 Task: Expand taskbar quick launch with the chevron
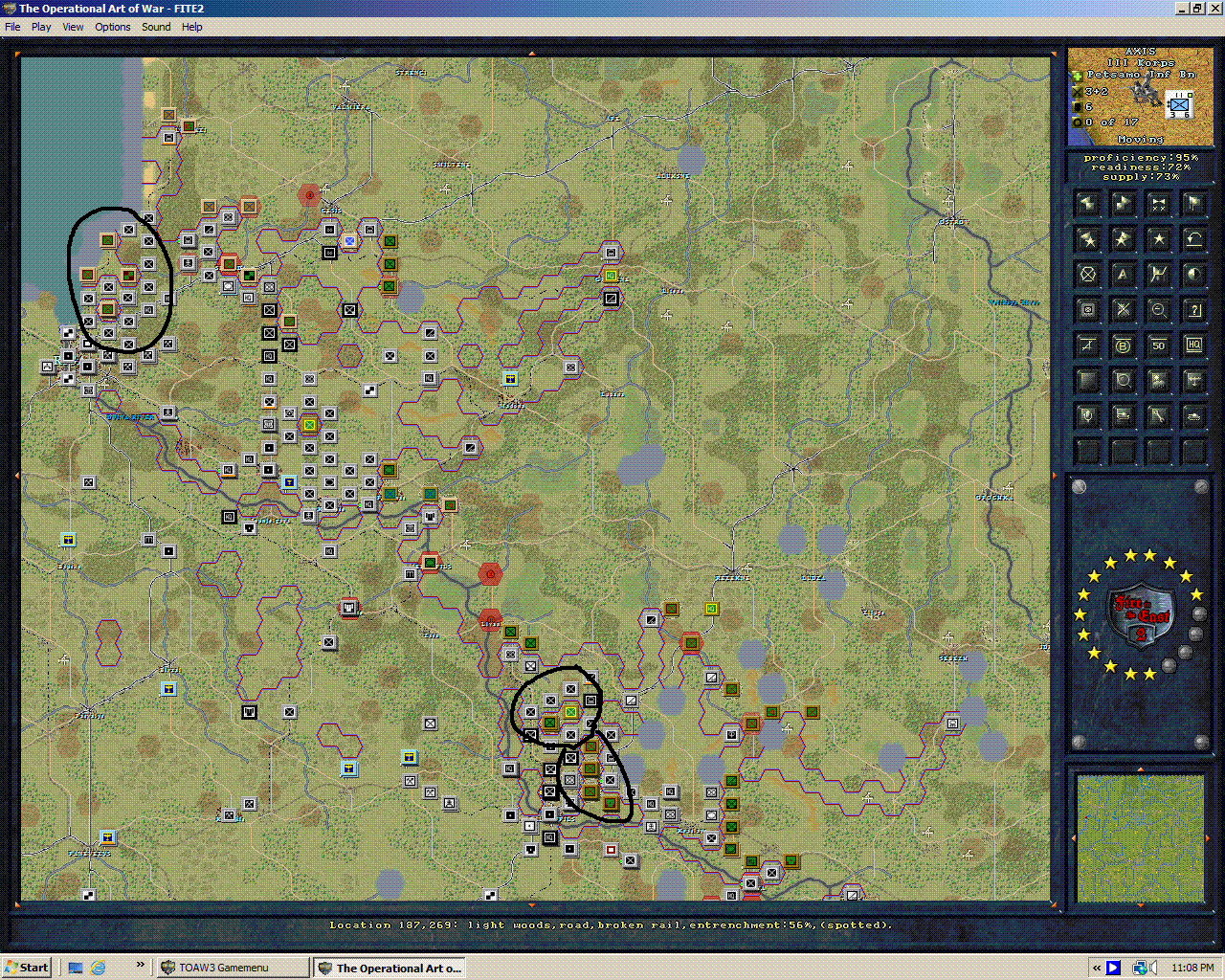coord(140,967)
